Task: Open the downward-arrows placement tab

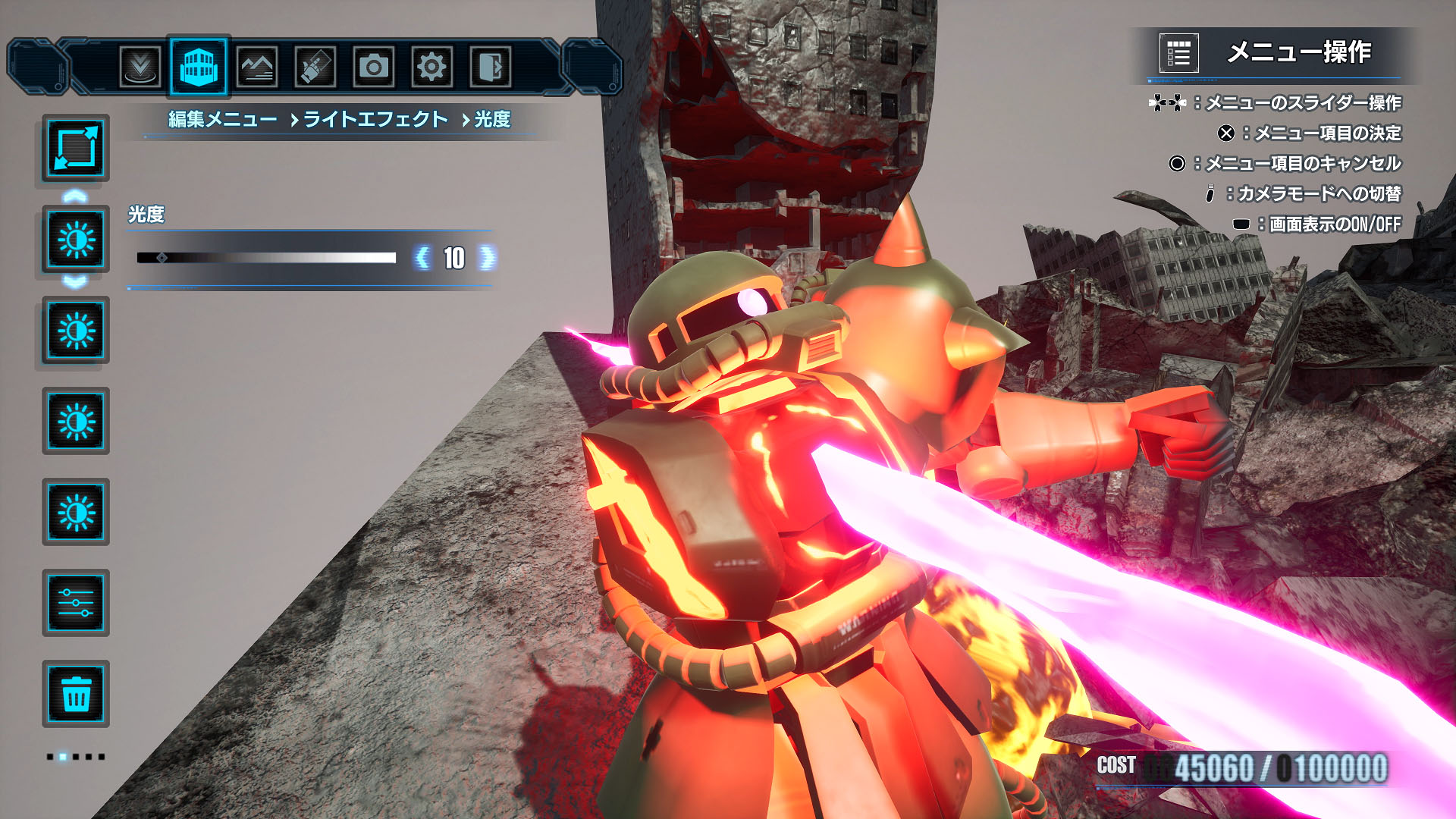Action: 140,67
